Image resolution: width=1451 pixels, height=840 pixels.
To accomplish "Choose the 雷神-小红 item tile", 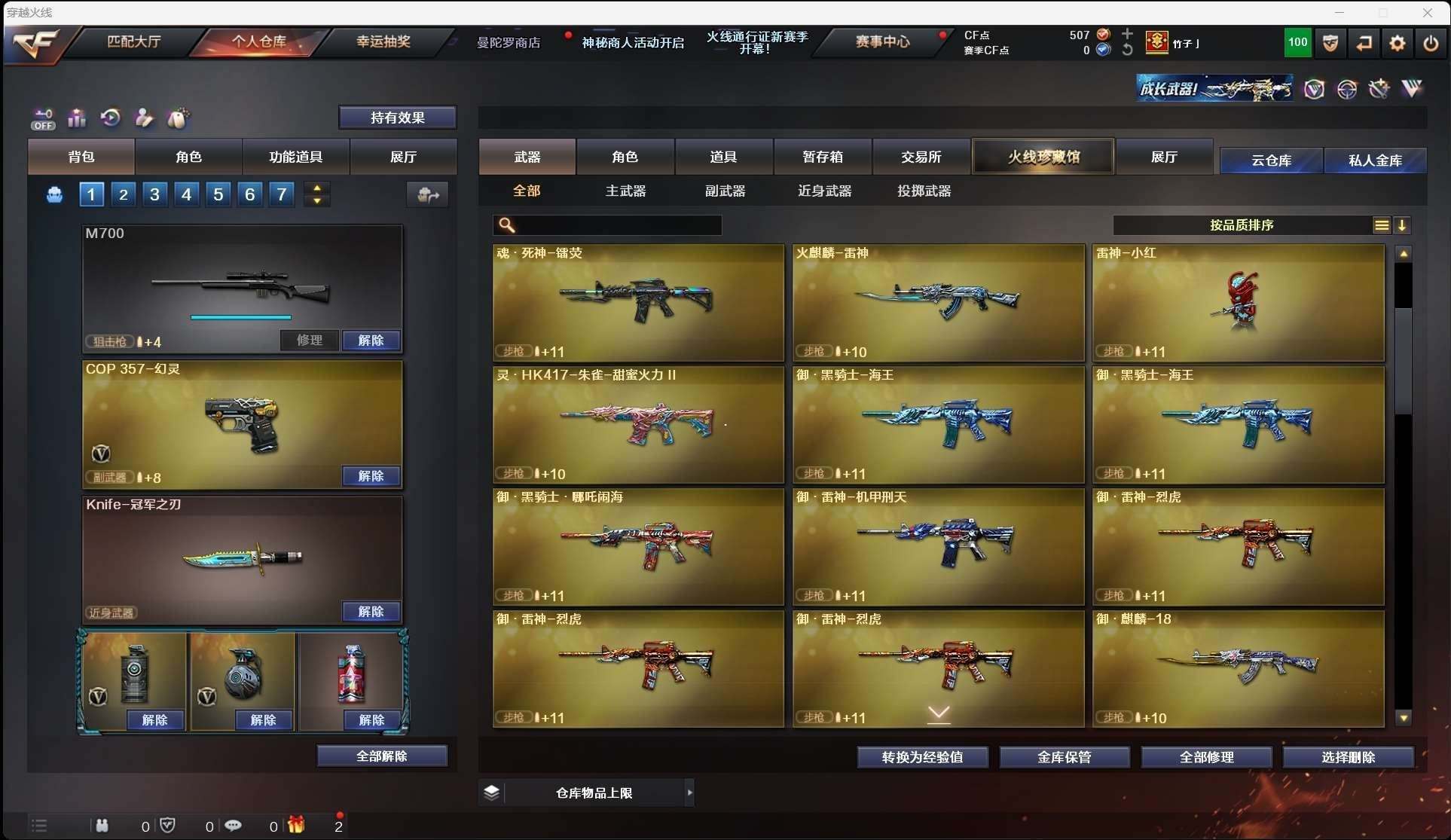I will point(1238,302).
